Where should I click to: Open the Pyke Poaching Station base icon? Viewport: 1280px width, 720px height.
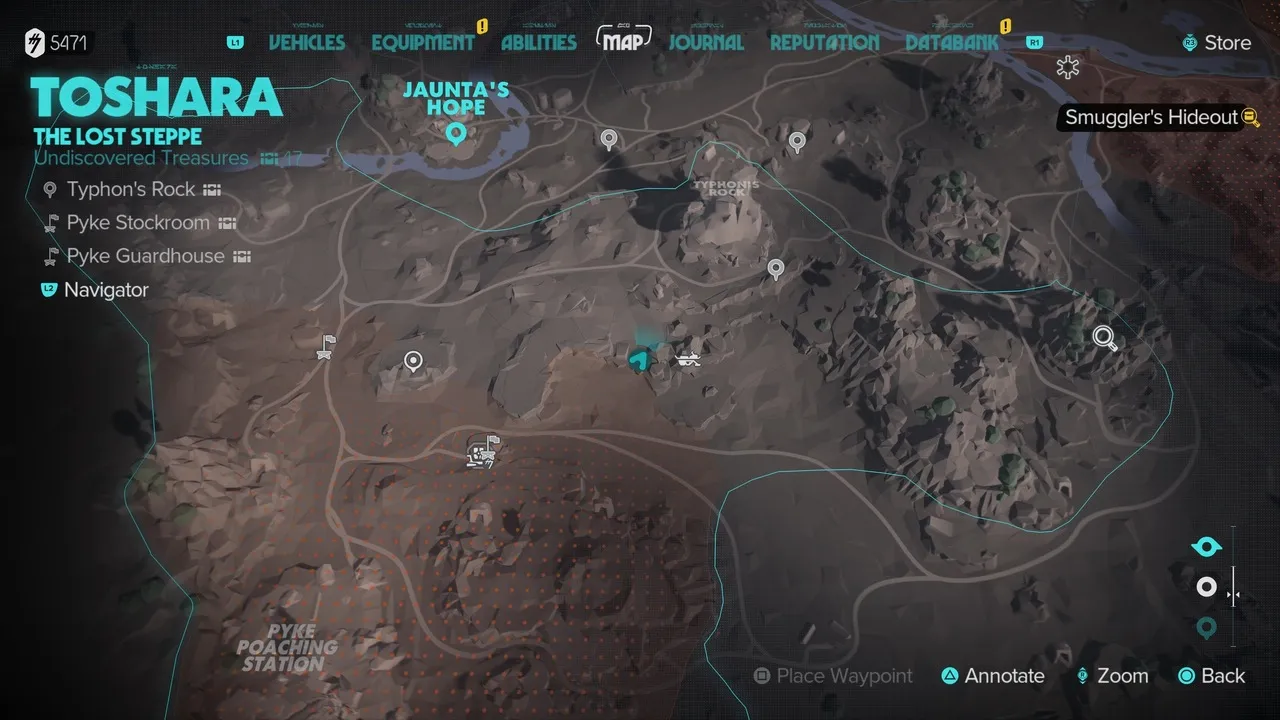pos(480,452)
